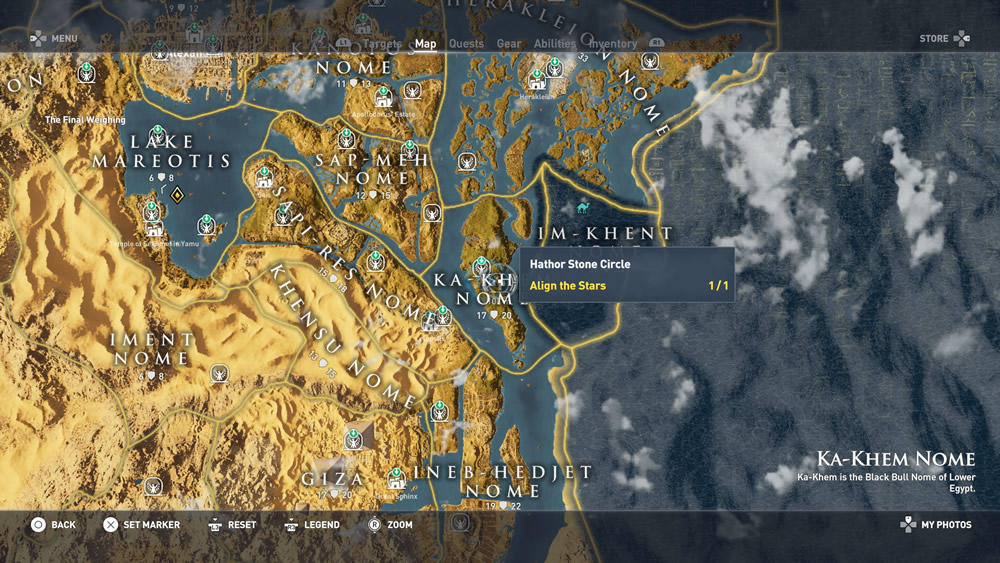
Task: Show the Abilities tab
Action: coord(555,44)
